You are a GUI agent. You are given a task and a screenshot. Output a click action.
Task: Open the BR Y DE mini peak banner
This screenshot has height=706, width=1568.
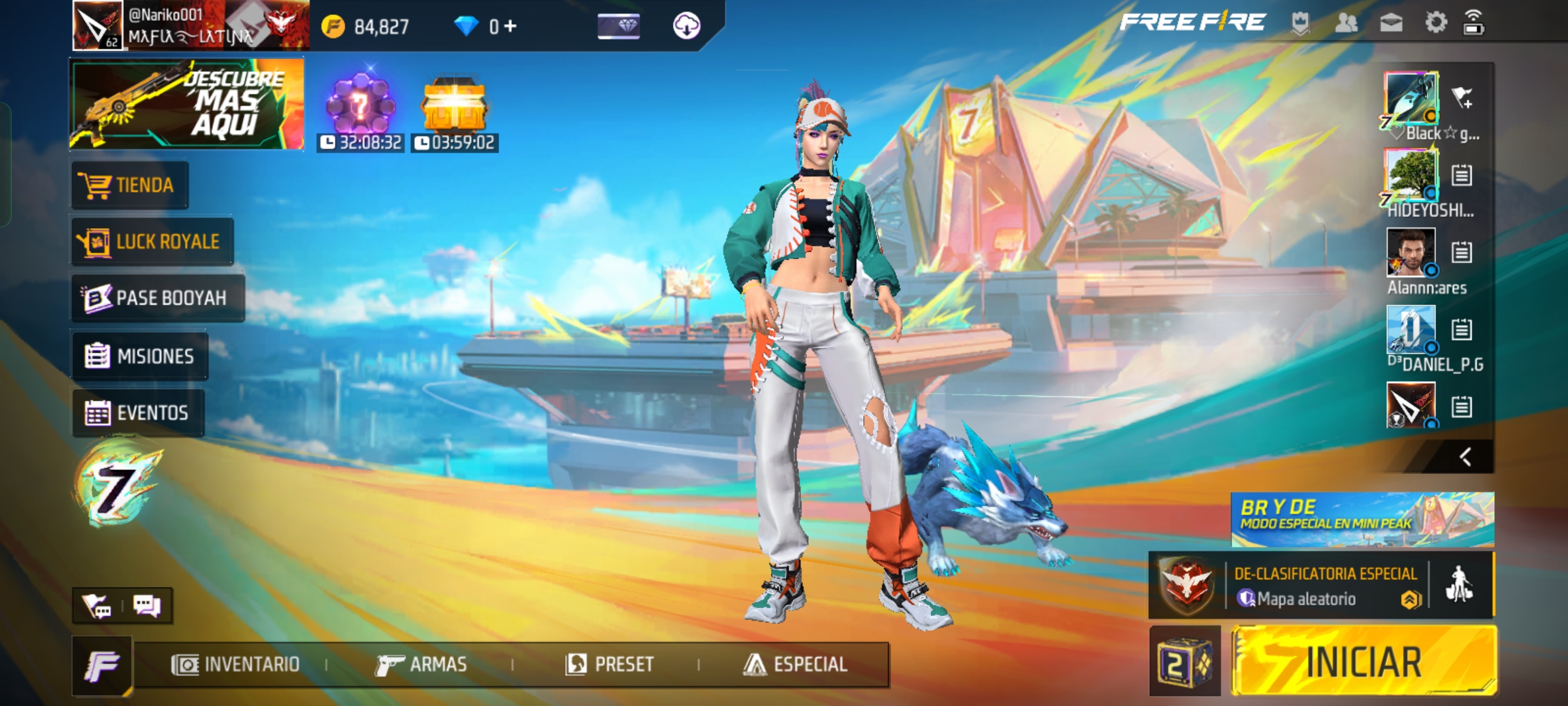click(x=1362, y=520)
